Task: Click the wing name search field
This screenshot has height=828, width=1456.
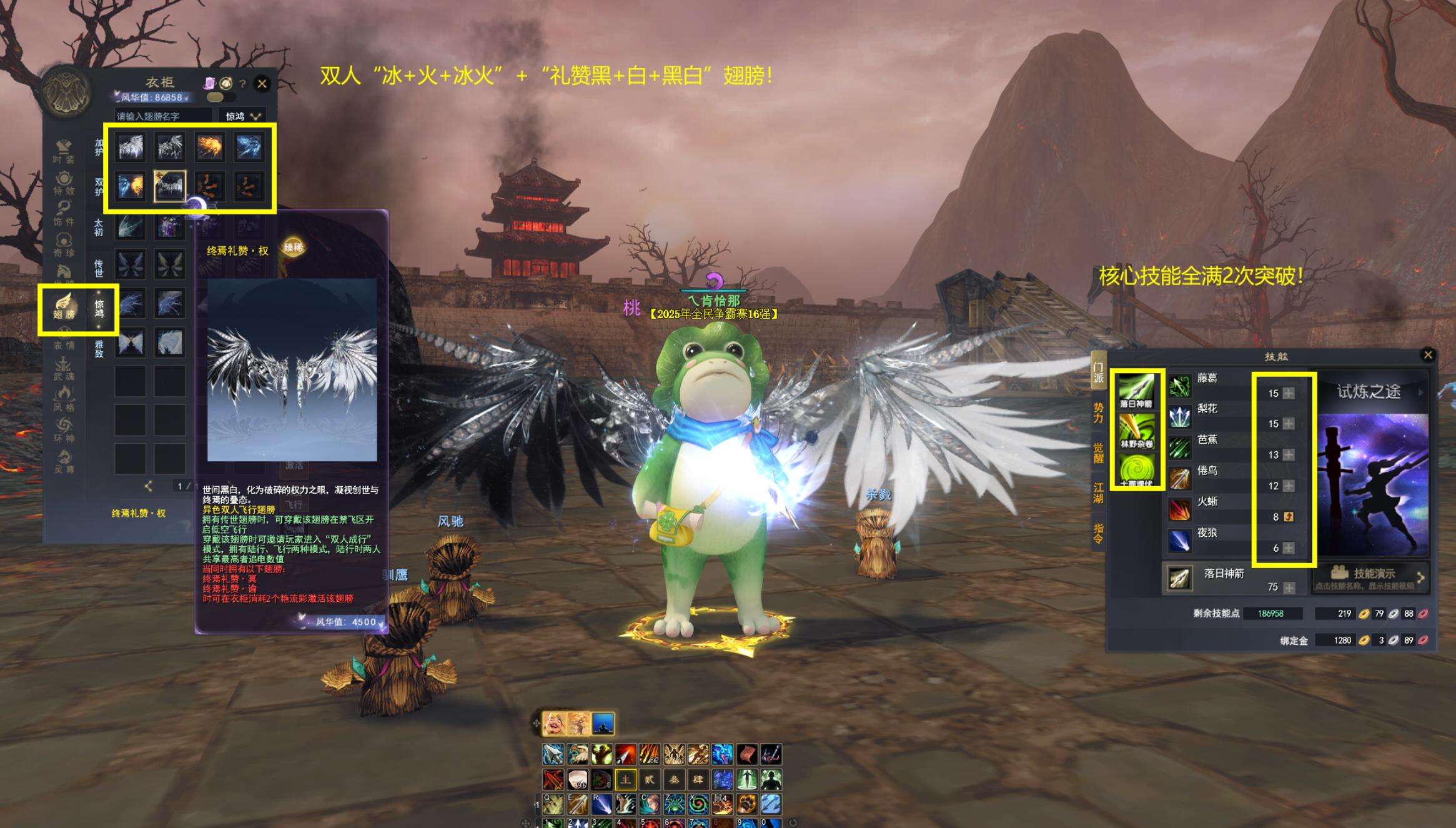Action: pos(163,116)
